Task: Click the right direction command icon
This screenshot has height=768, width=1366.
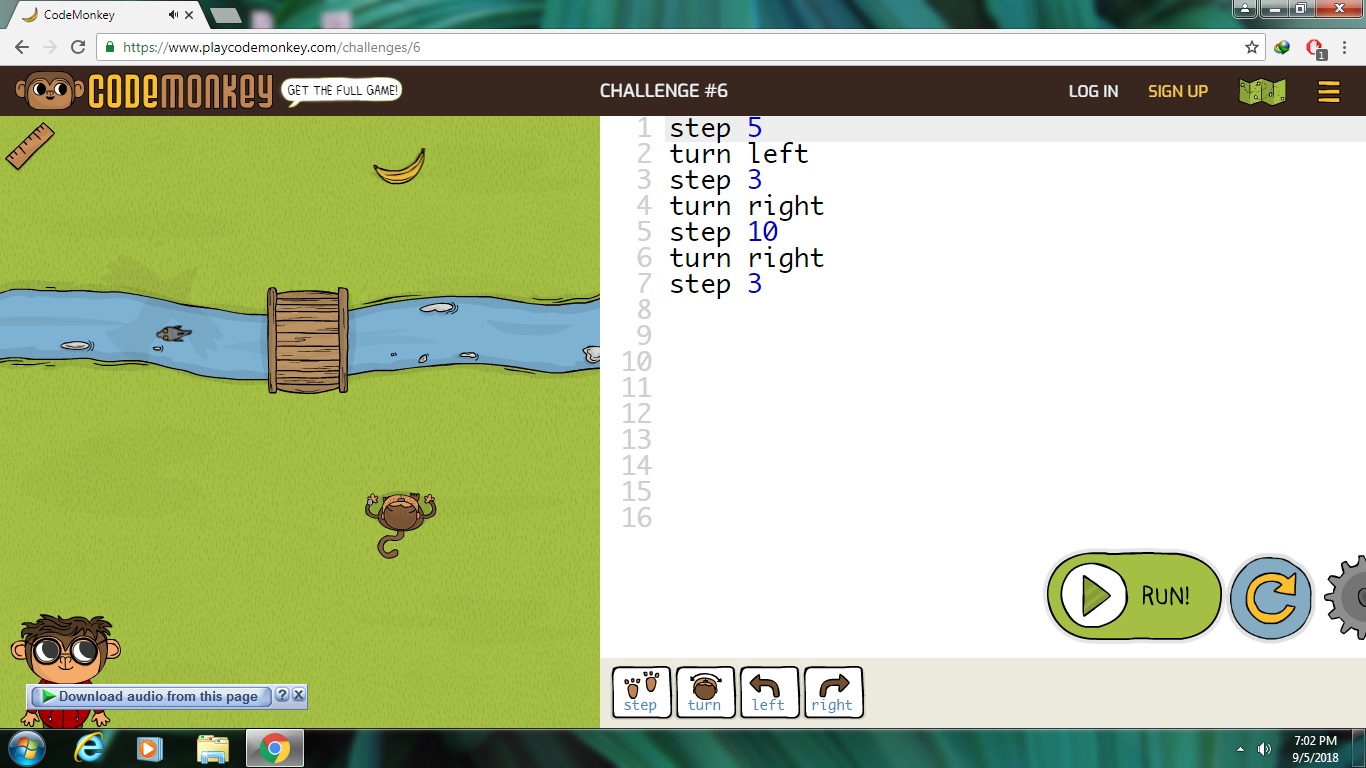Action: tap(833, 690)
